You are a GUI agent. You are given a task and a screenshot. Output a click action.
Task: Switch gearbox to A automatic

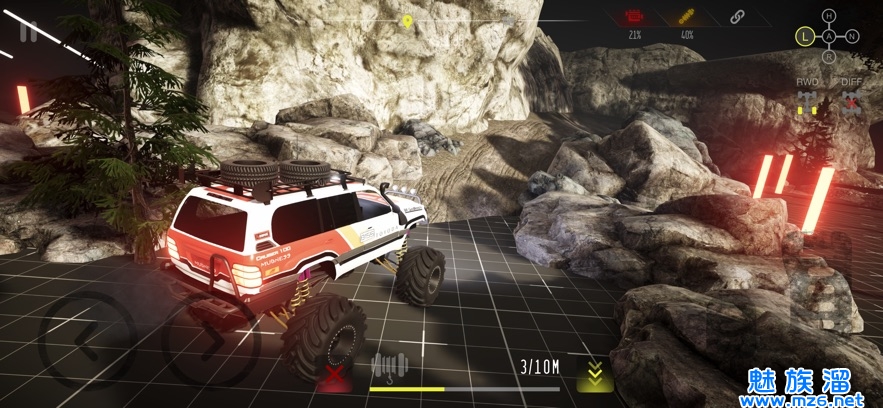tap(828, 37)
